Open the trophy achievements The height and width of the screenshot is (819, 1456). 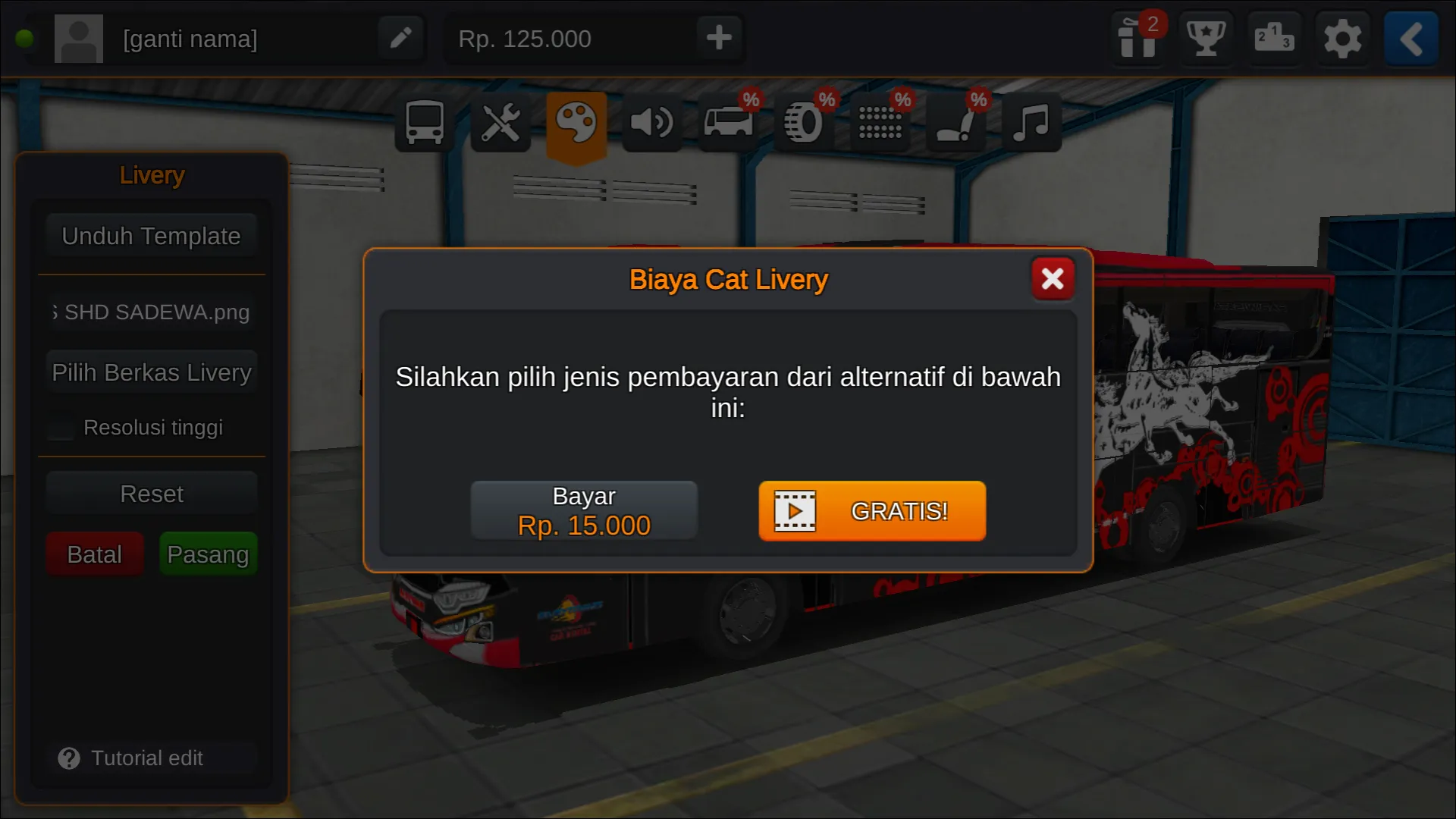[x=1206, y=38]
